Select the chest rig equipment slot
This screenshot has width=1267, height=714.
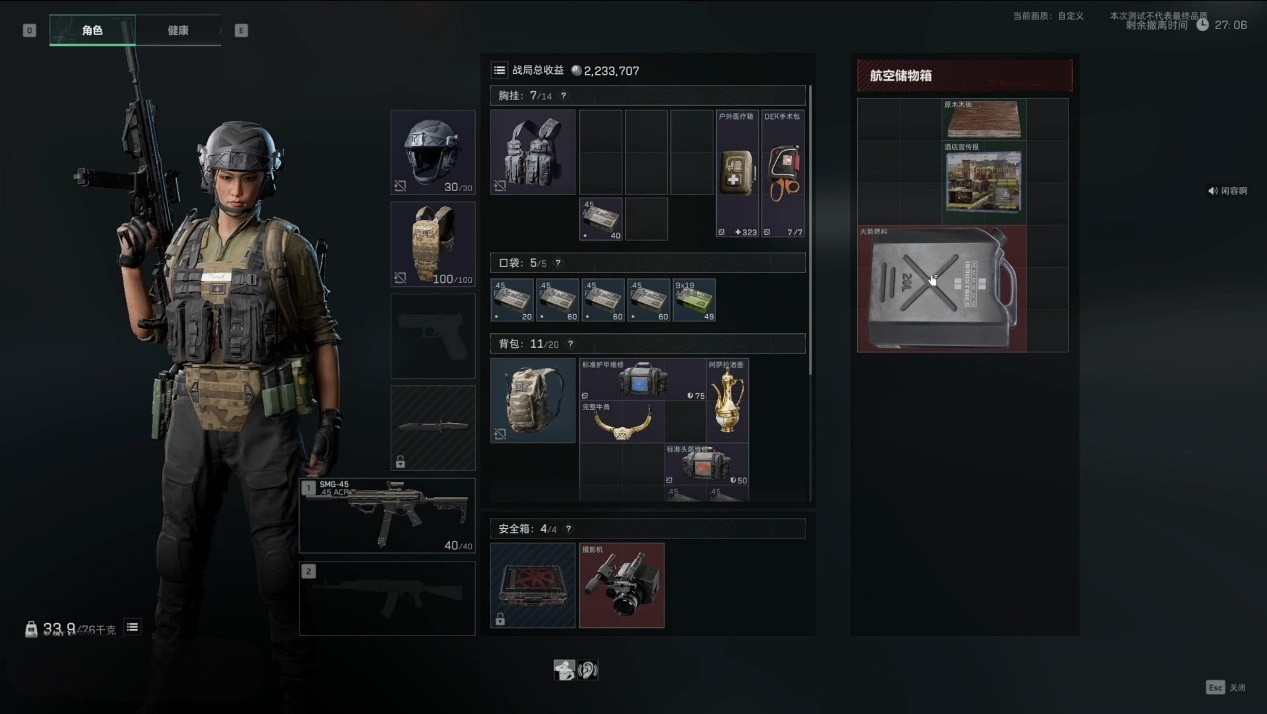pos(533,152)
